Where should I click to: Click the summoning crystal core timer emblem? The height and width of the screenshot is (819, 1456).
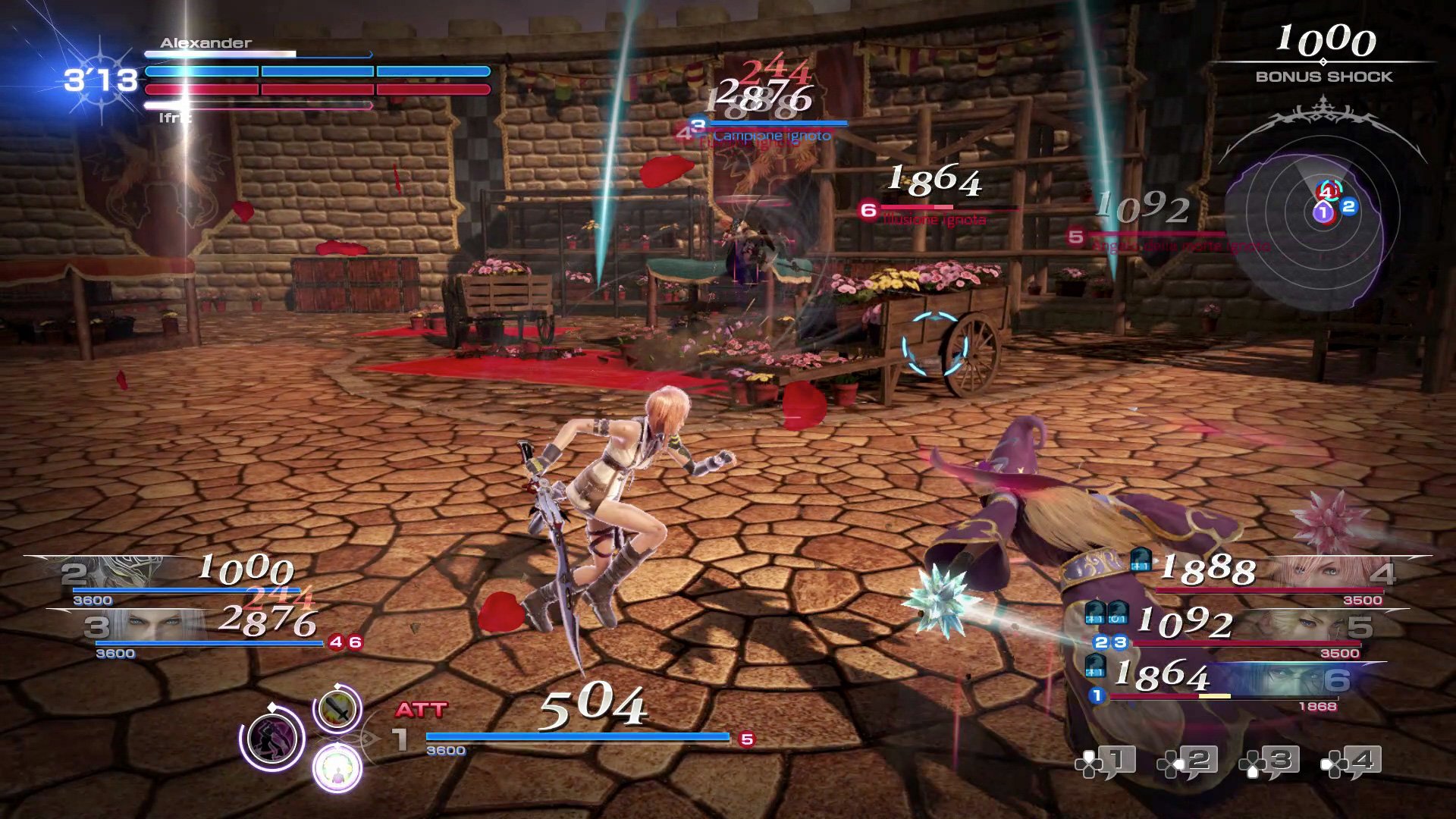pyautogui.click(x=100, y=80)
